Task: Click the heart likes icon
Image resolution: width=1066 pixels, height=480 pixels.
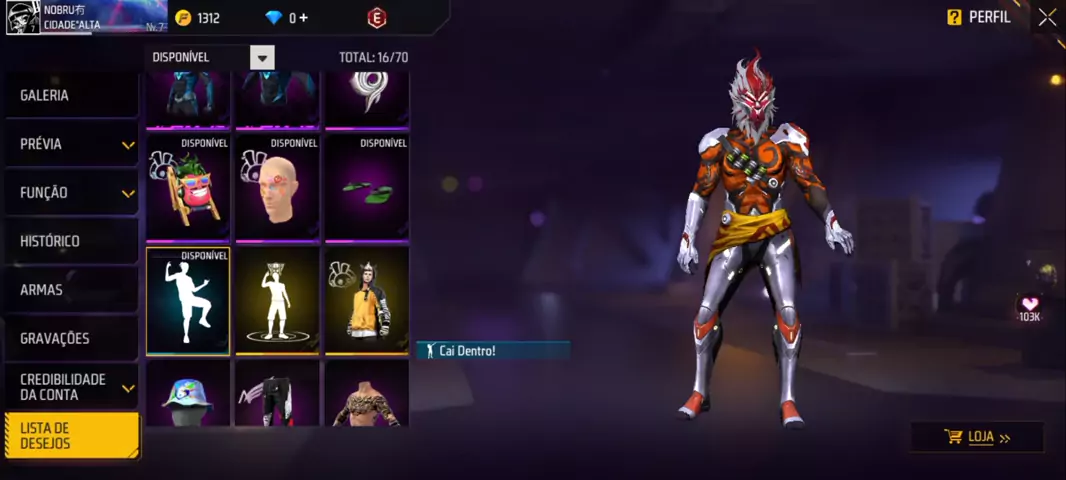Action: tap(1029, 304)
